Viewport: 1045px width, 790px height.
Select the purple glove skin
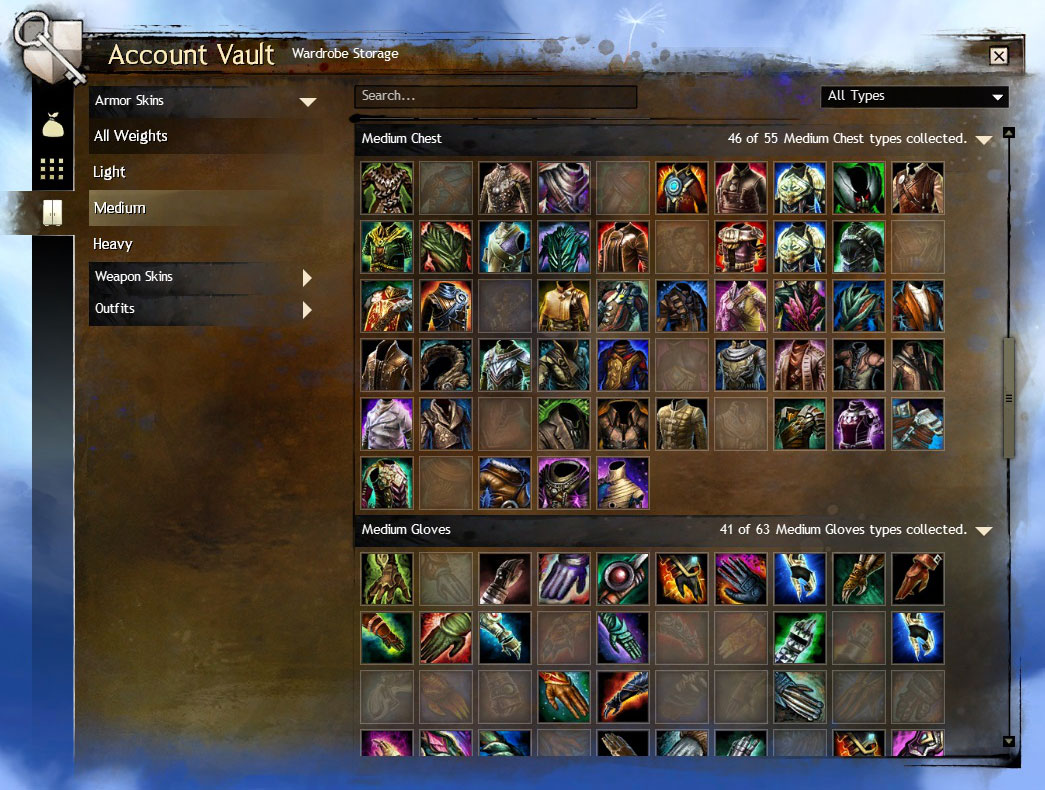pyautogui.click(x=563, y=579)
